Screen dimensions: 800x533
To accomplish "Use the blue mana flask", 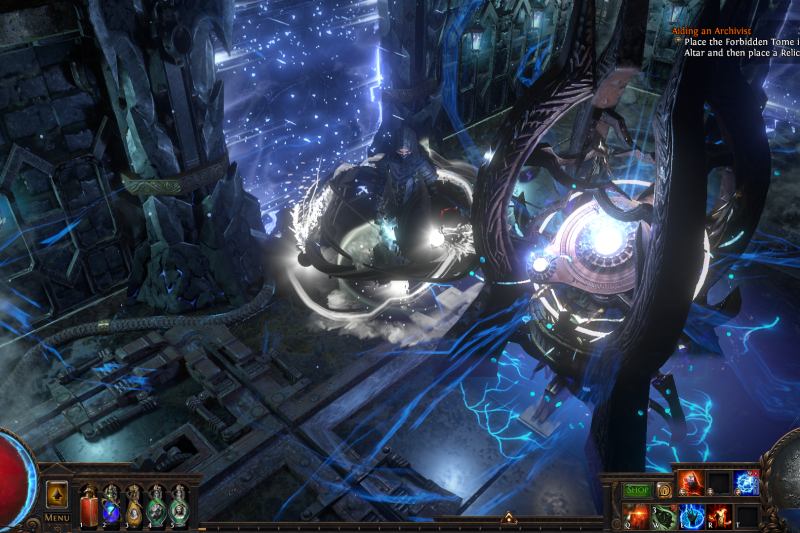I will (111, 503).
